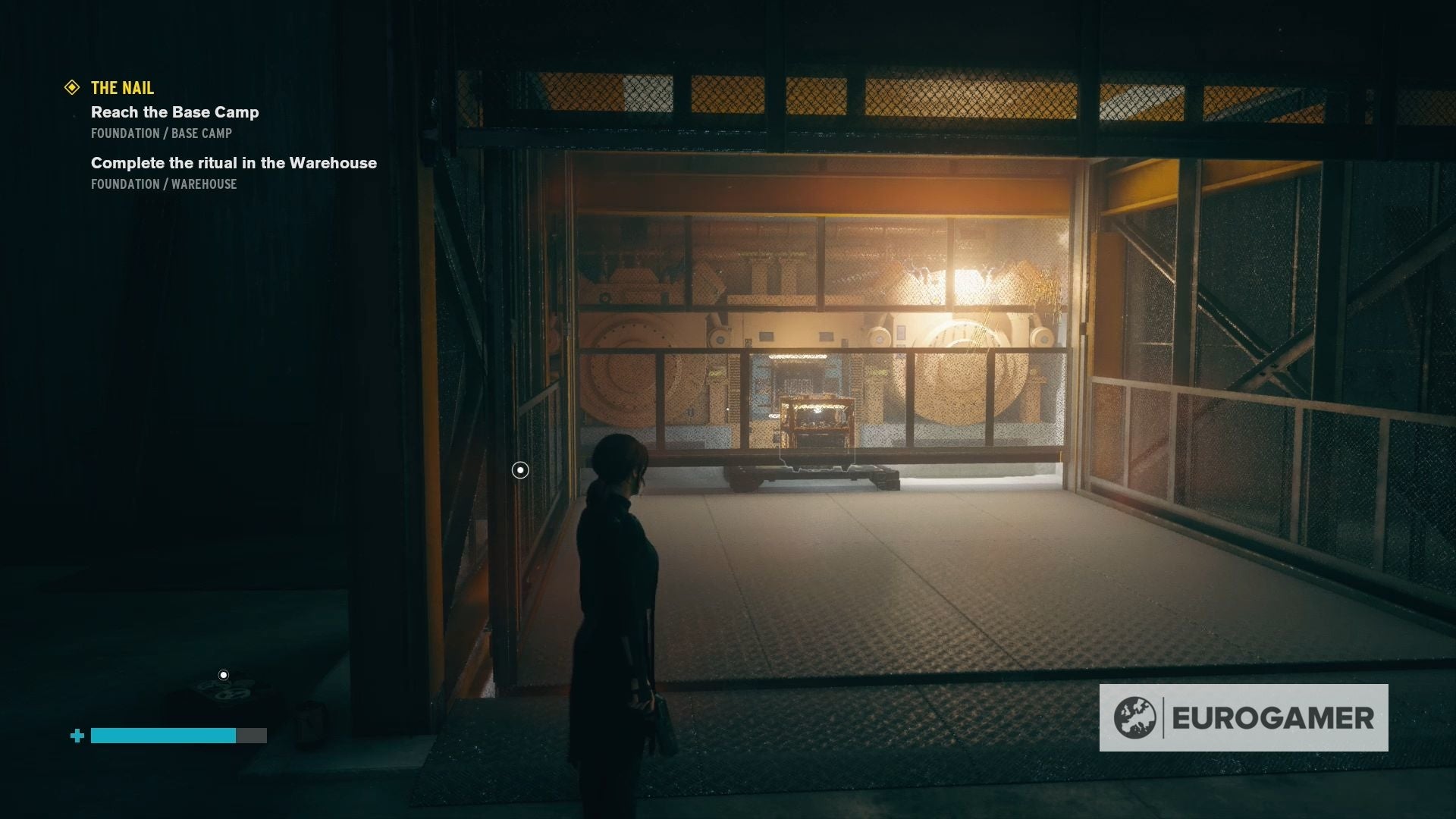Select the health plus icon bottom left
Image resolution: width=1456 pixels, height=819 pixels.
[76, 736]
